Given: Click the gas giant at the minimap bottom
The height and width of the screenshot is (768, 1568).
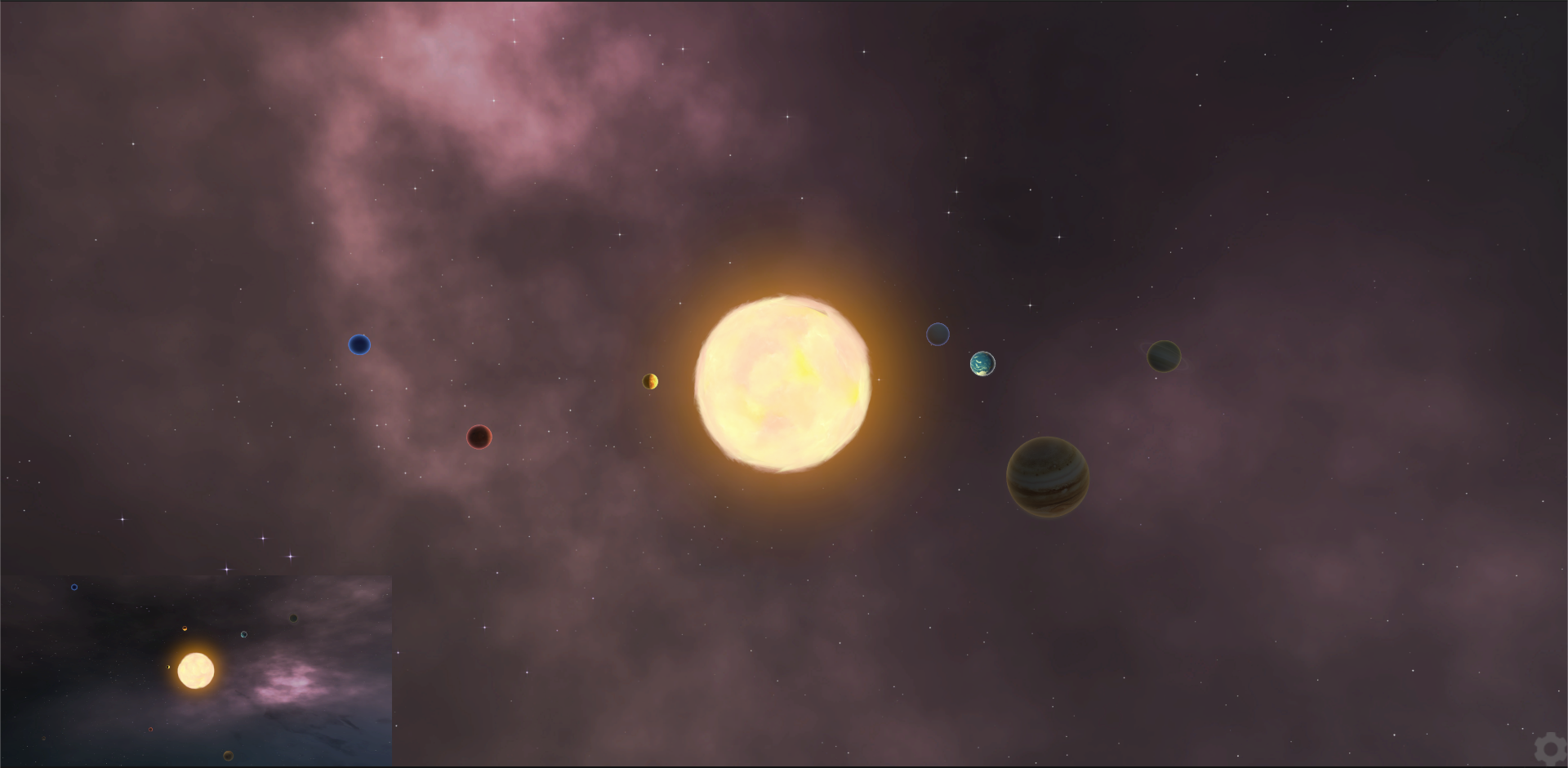Looking at the screenshot, I should click(228, 757).
